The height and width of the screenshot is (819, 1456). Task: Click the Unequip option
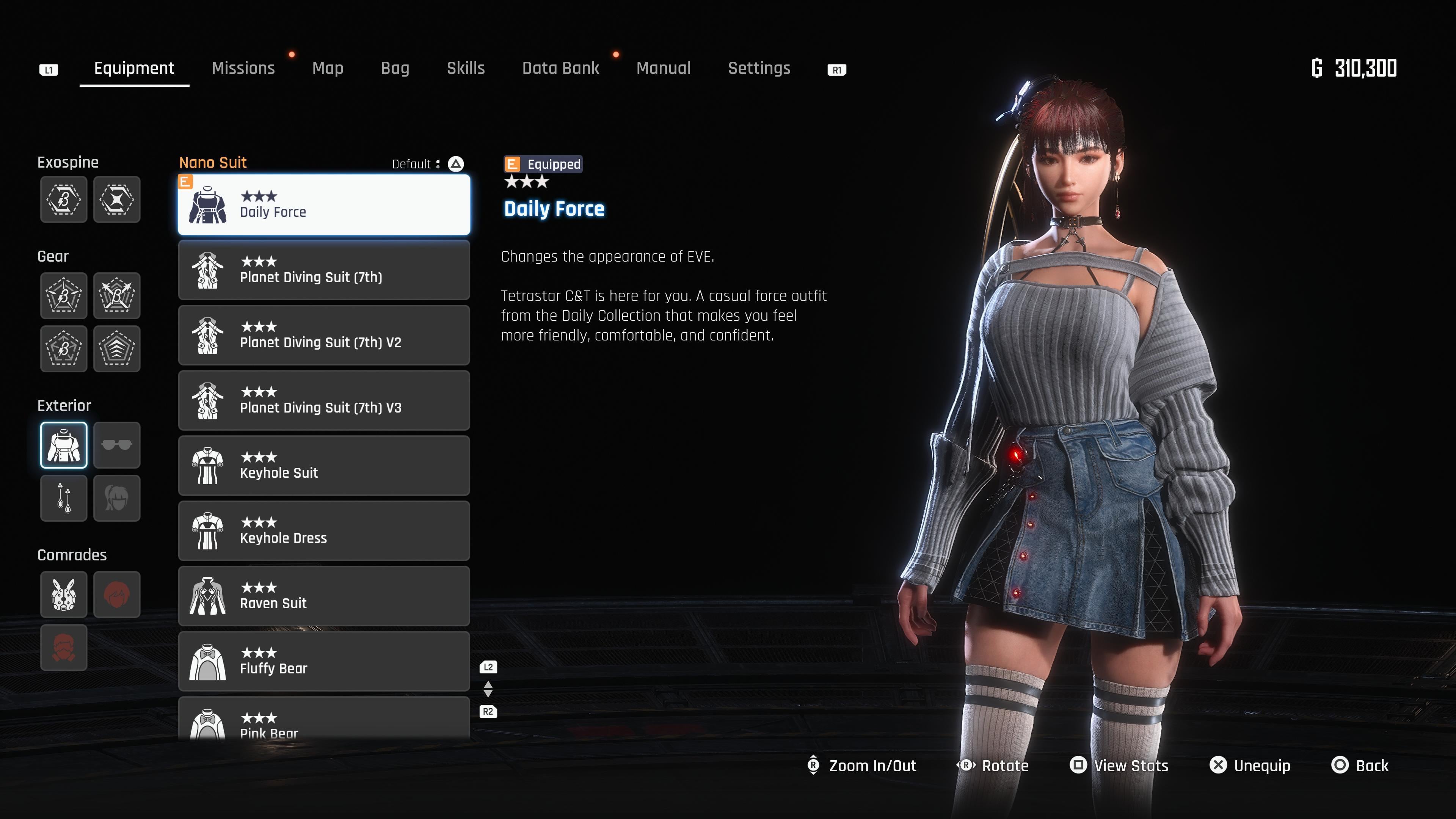(x=1250, y=766)
